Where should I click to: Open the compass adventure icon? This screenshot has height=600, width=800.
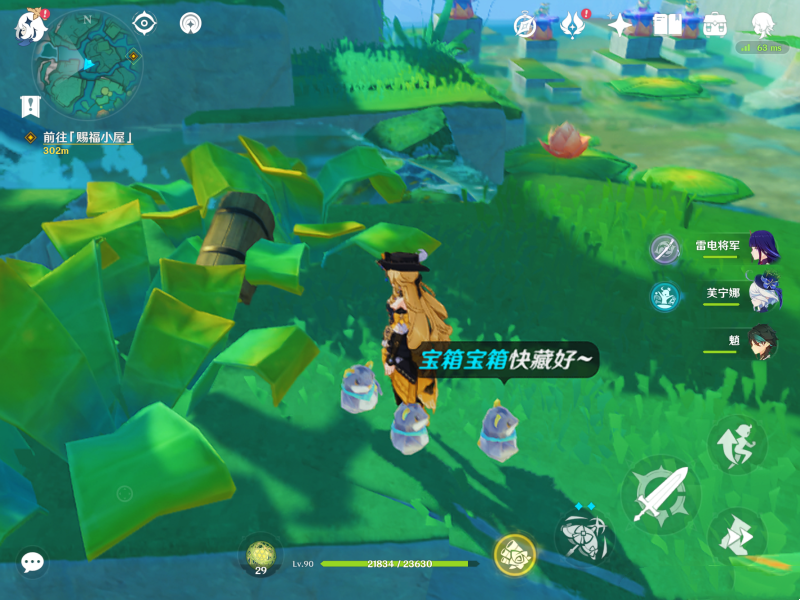[x=525, y=25]
